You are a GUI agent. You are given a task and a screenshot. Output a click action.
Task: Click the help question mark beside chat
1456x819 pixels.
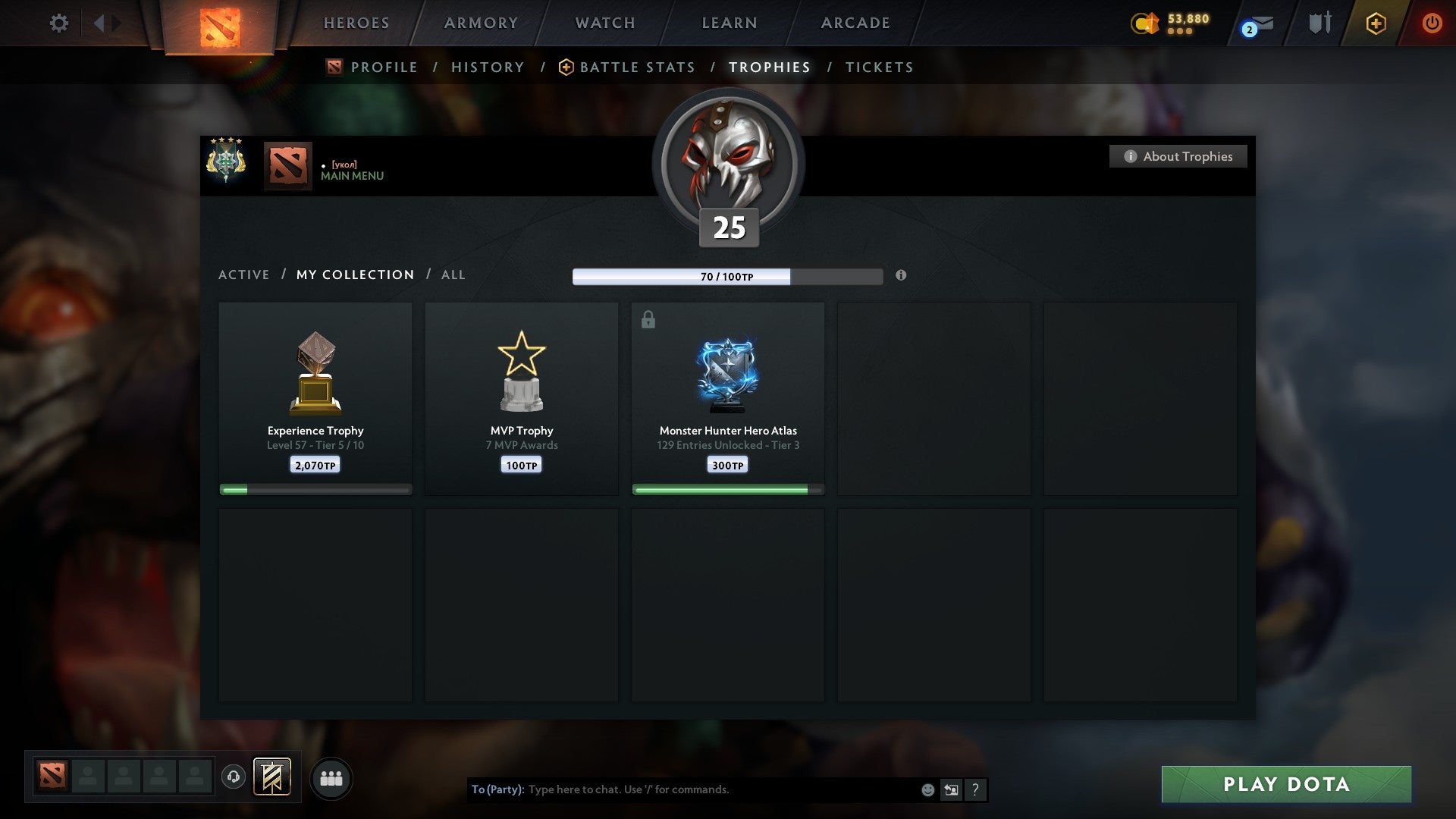click(x=975, y=789)
